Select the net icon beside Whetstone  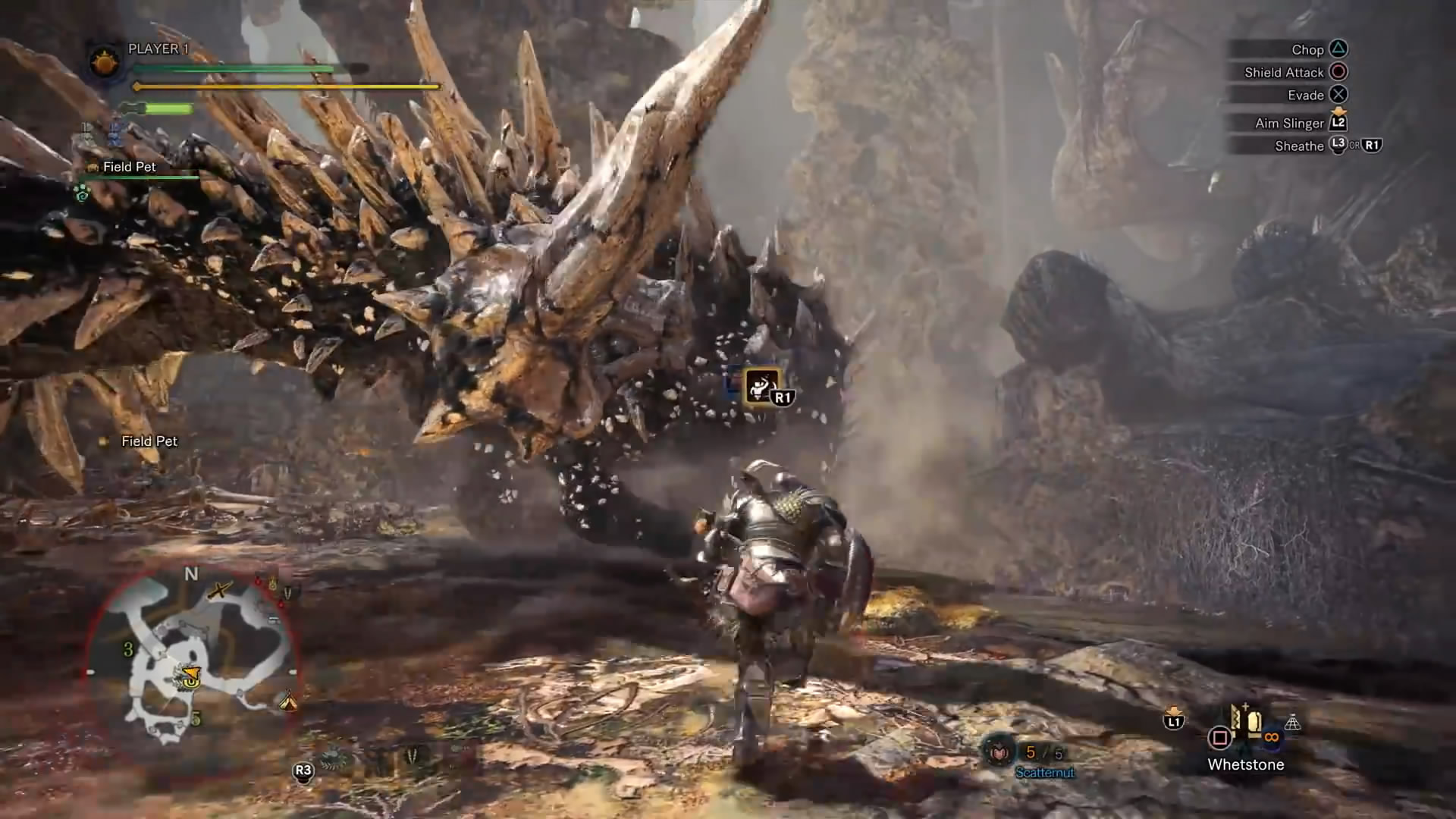coord(1292,723)
